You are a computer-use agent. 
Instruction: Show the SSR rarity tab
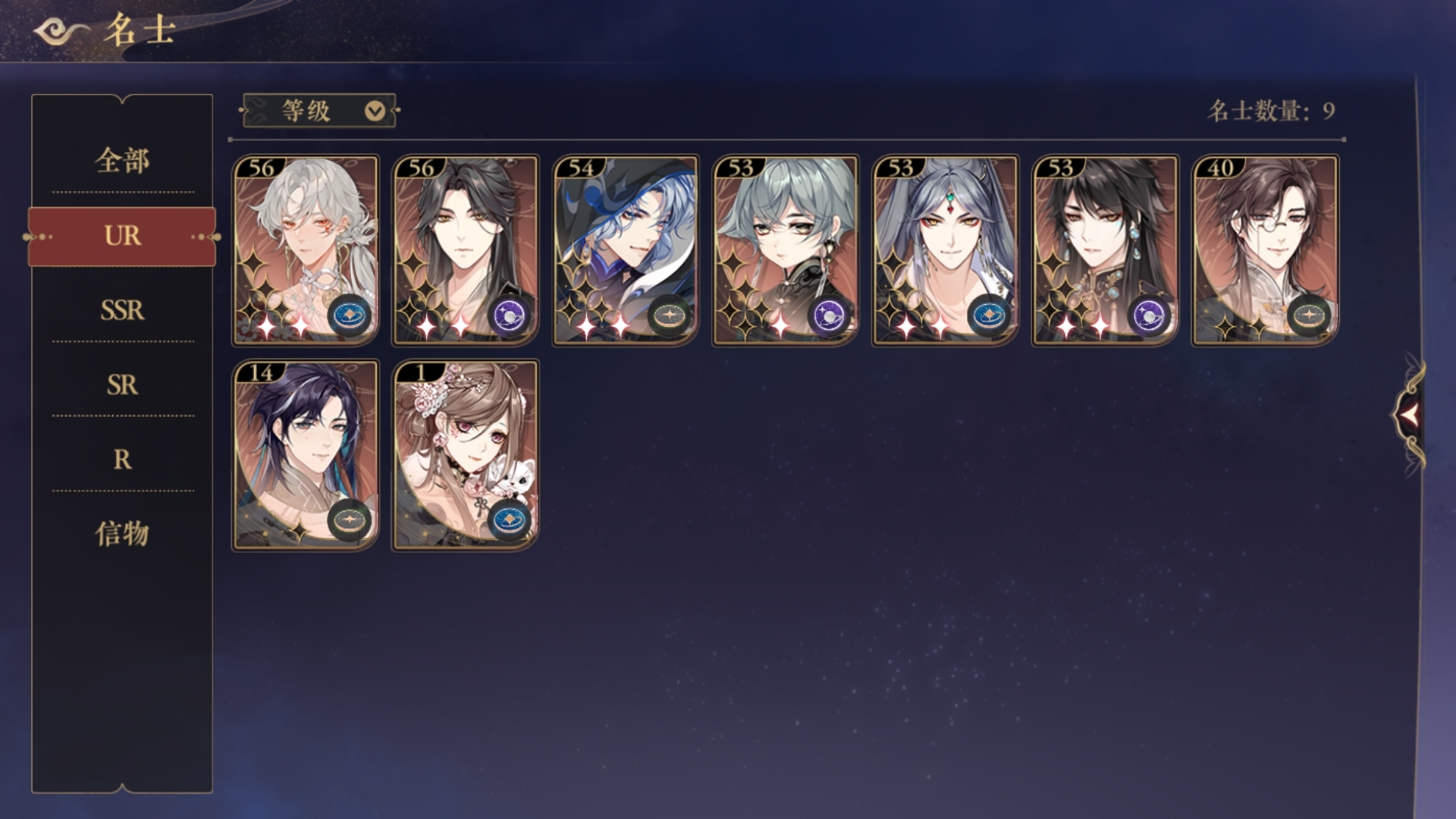[122, 310]
